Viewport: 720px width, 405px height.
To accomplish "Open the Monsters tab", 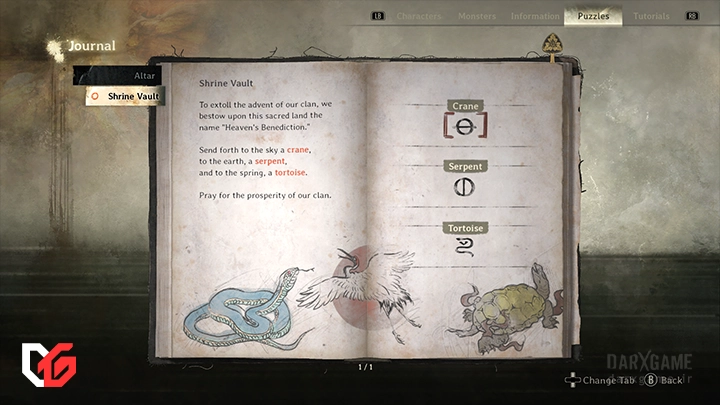I will [x=476, y=16].
